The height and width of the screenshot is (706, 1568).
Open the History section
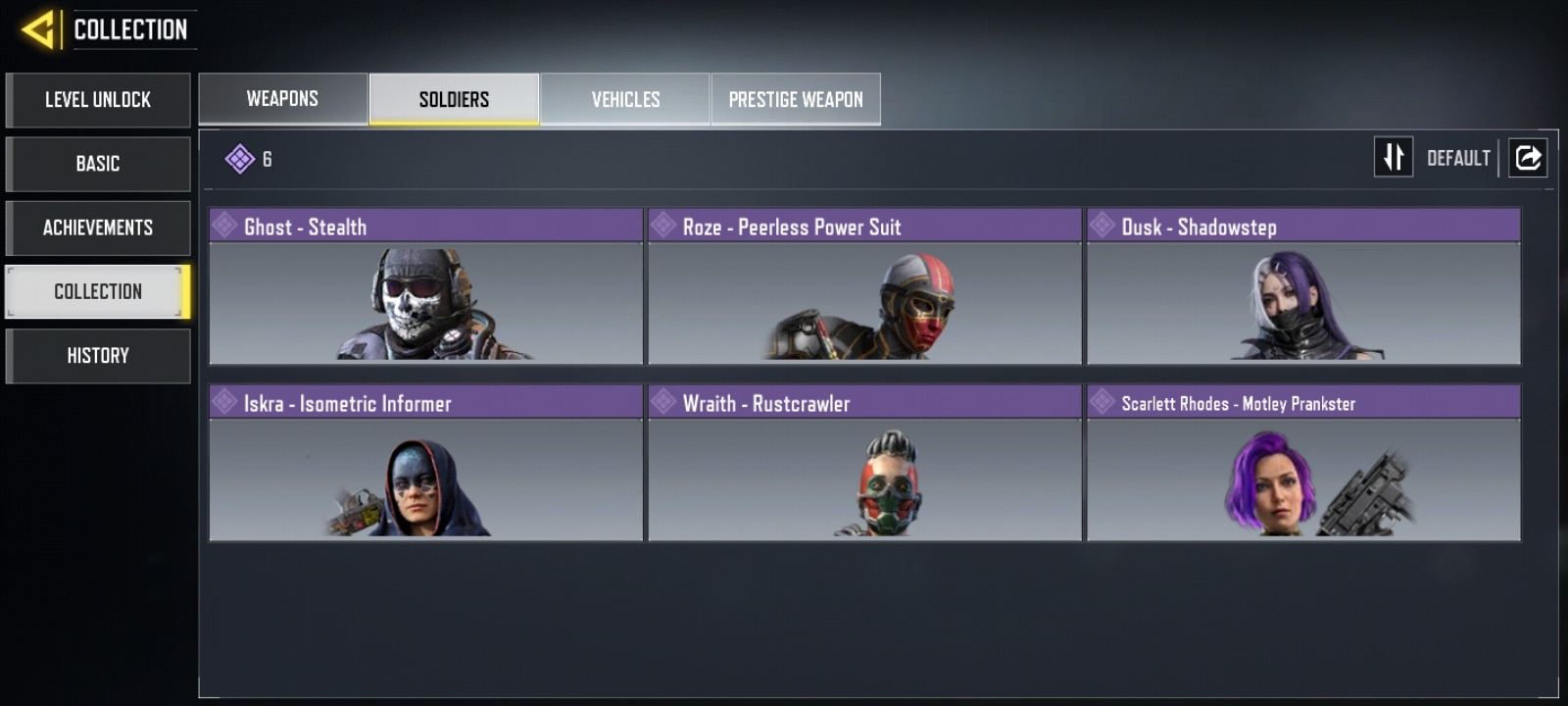[98, 355]
